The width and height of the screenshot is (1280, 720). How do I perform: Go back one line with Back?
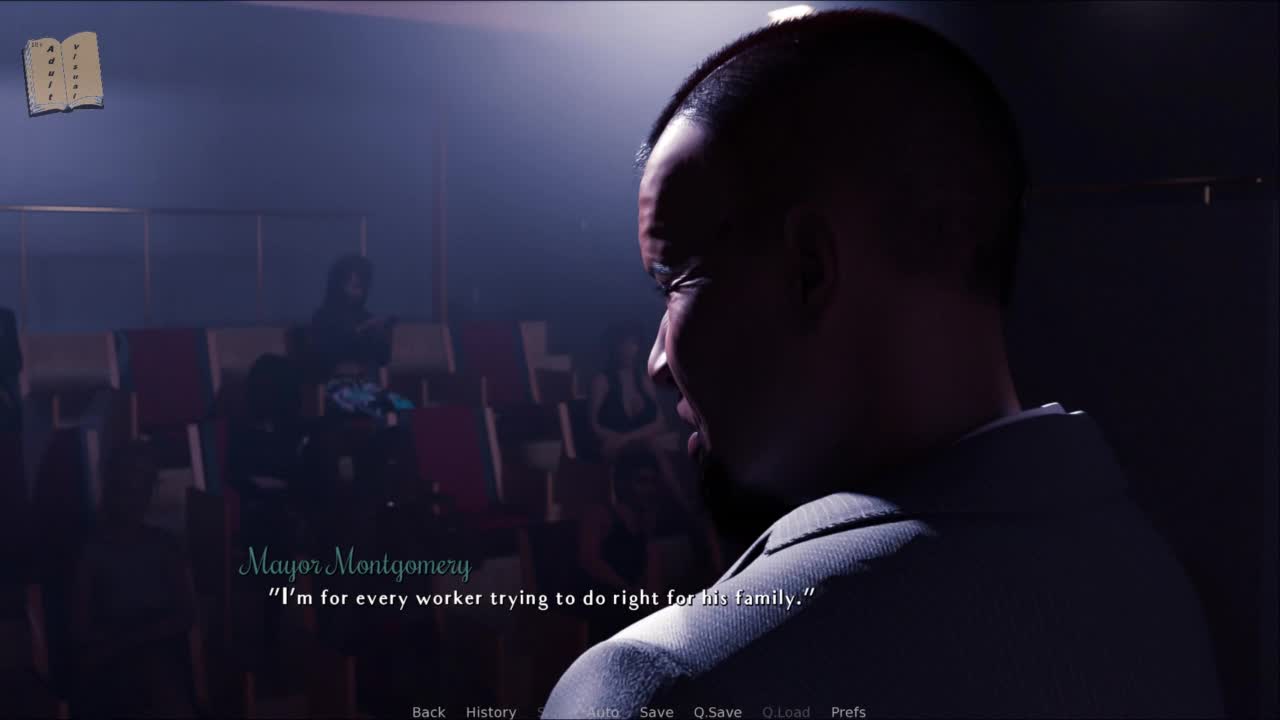428,712
